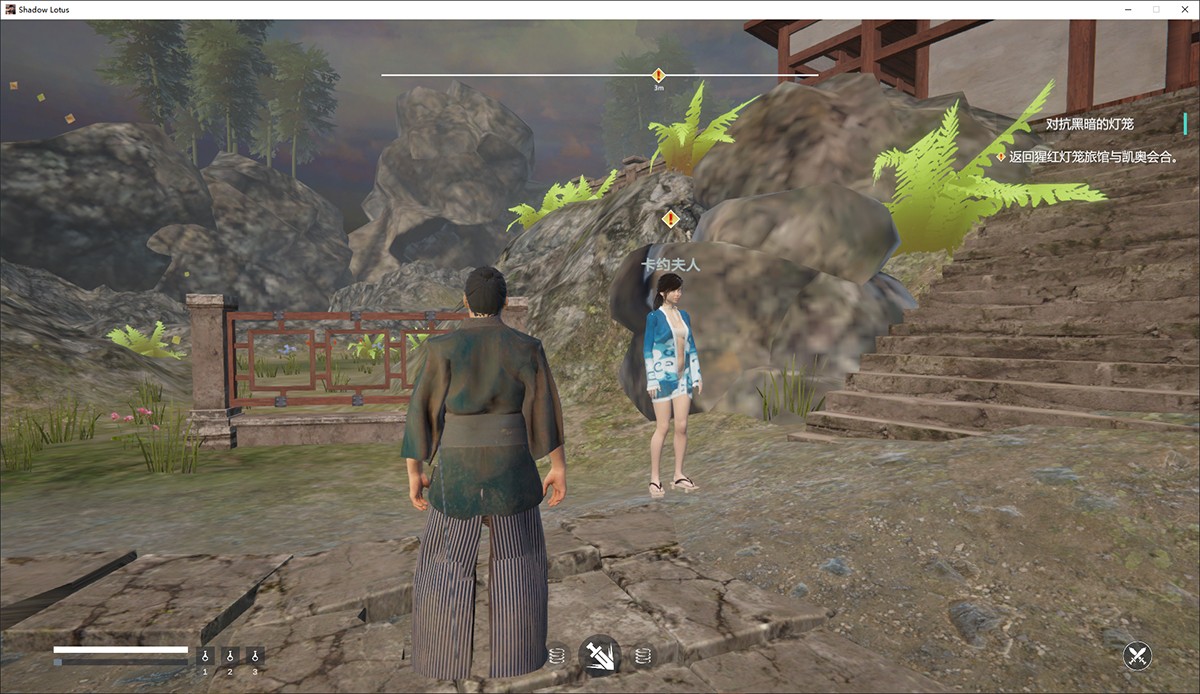This screenshot has height=694, width=1200.
Task: Select potion slot number 3
Action: point(255,656)
